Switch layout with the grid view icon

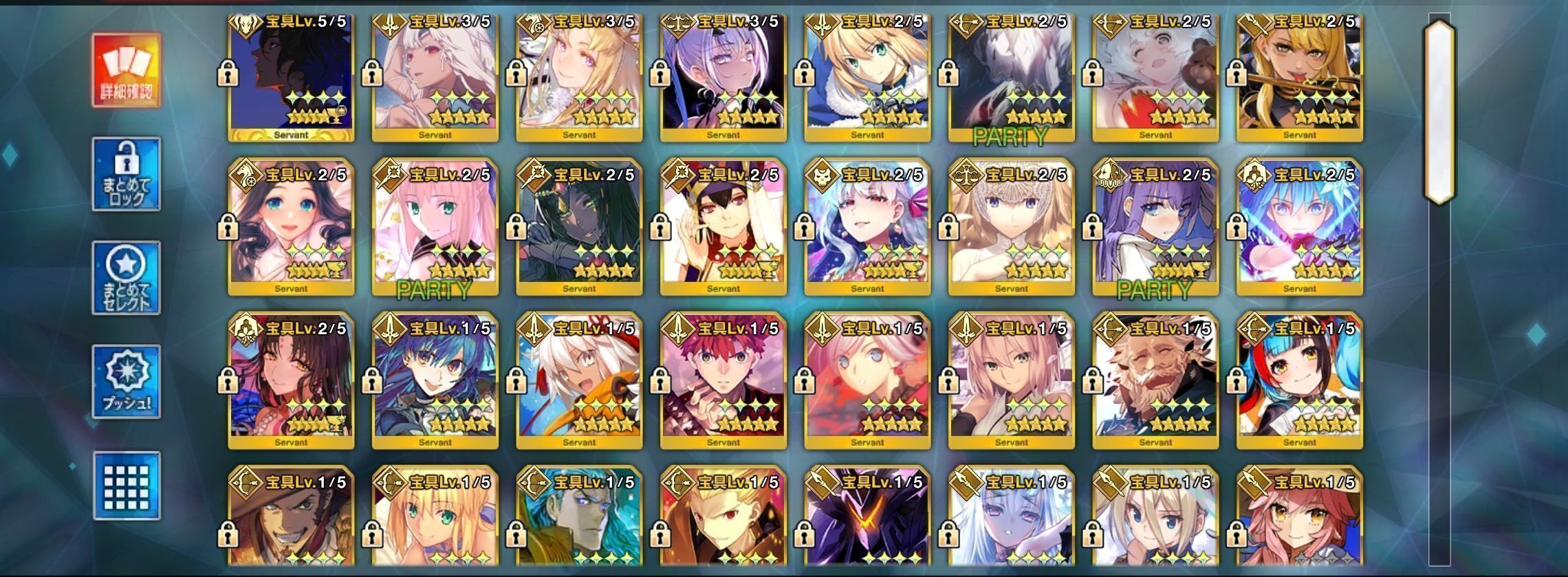point(127,486)
